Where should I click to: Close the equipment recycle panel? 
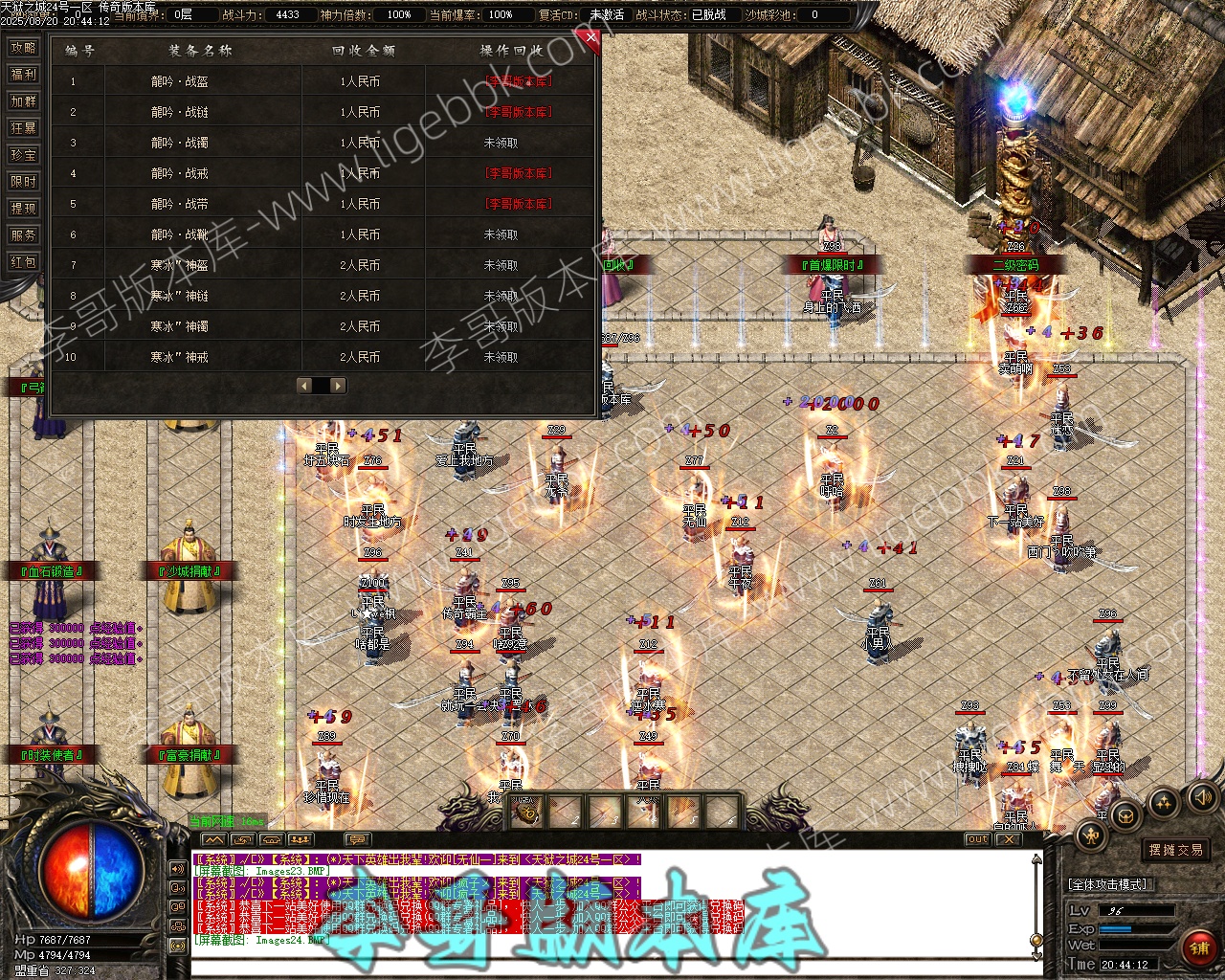pyautogui.click(x=591, y=38)
